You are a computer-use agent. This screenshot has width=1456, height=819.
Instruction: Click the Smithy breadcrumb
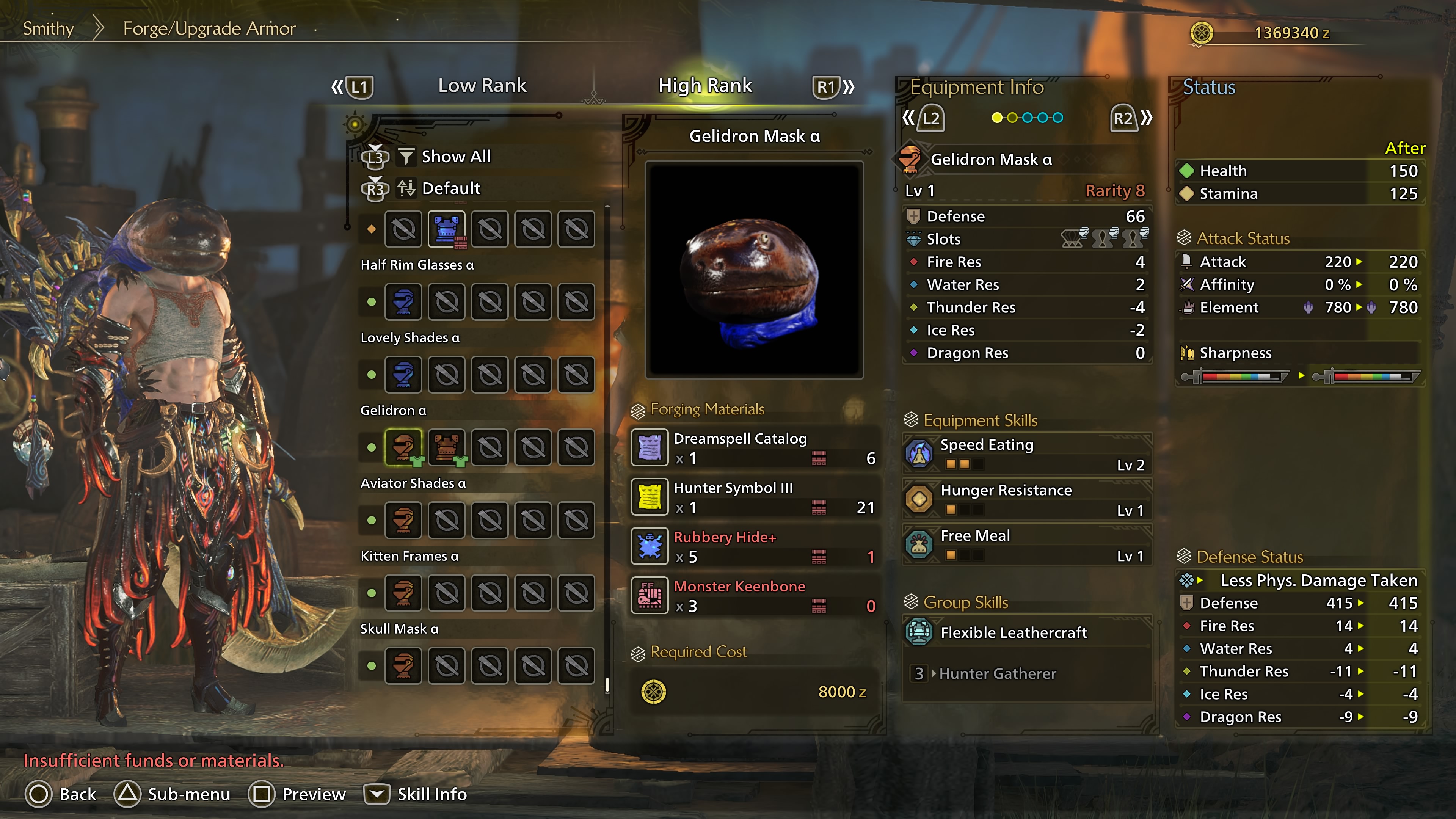point(48,28)
